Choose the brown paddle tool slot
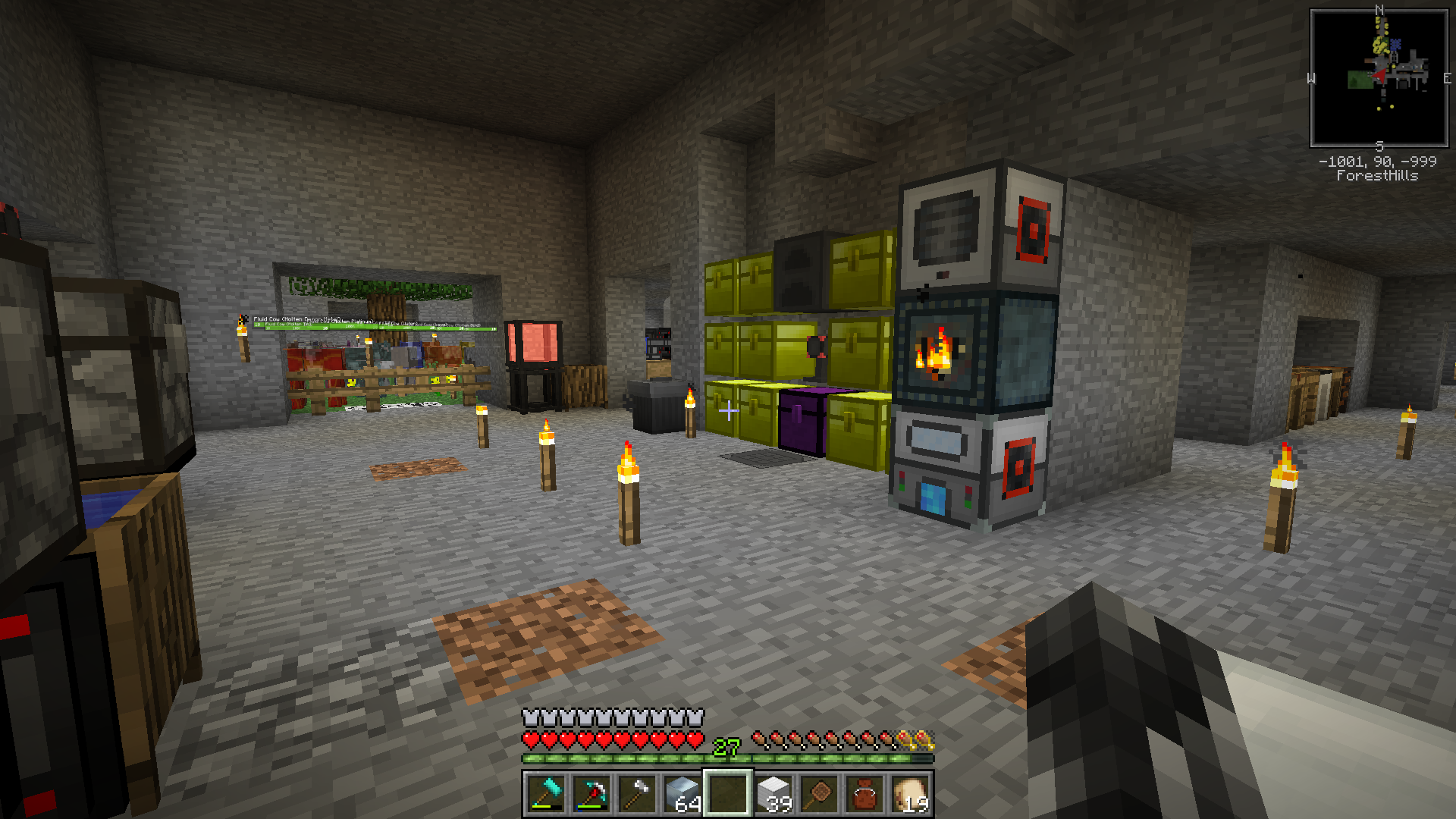The image size is (1456, 819). coord(819,794)
